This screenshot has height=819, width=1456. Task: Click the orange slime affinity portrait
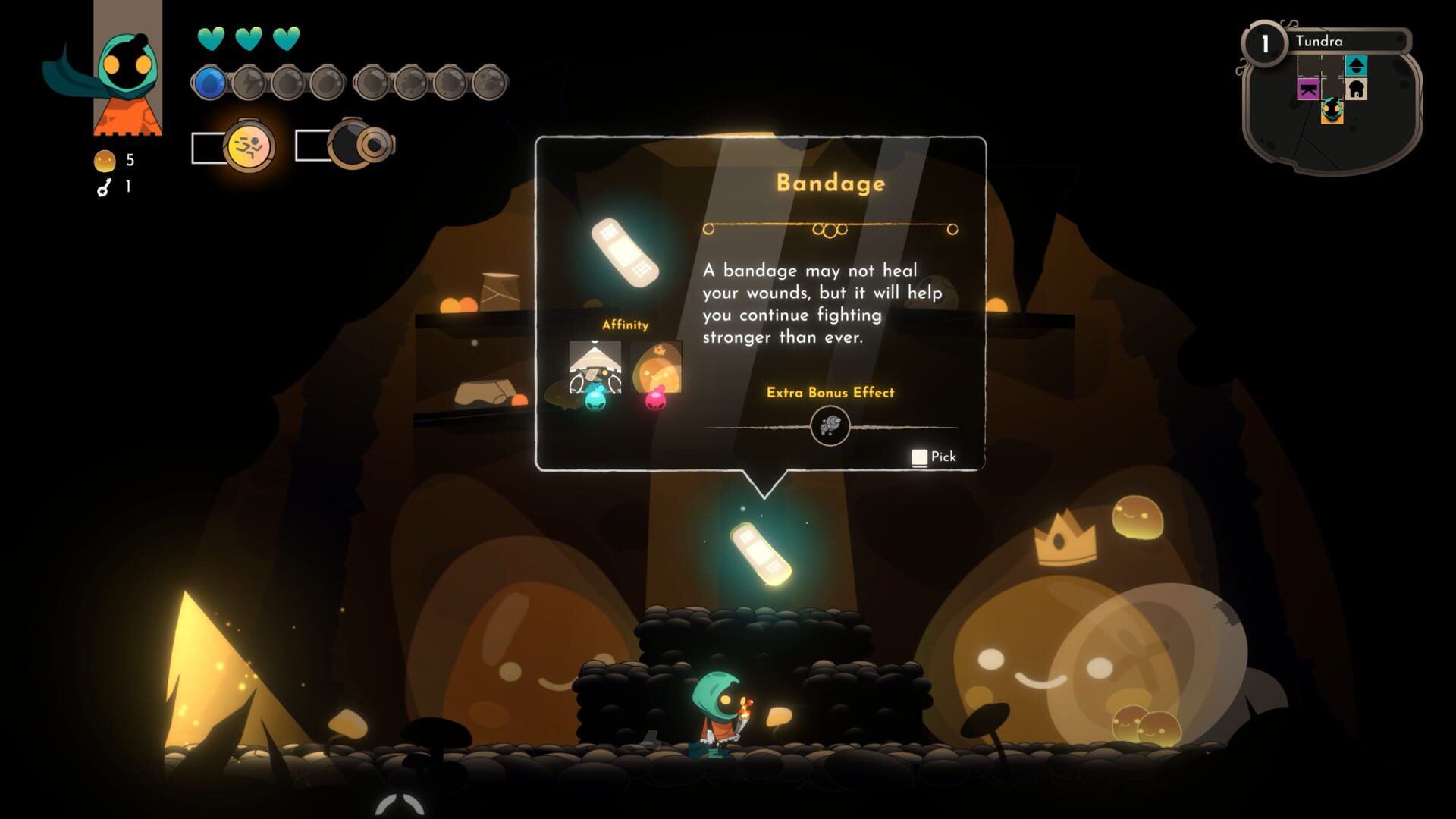pyautogui.click(x=656, y=367)
